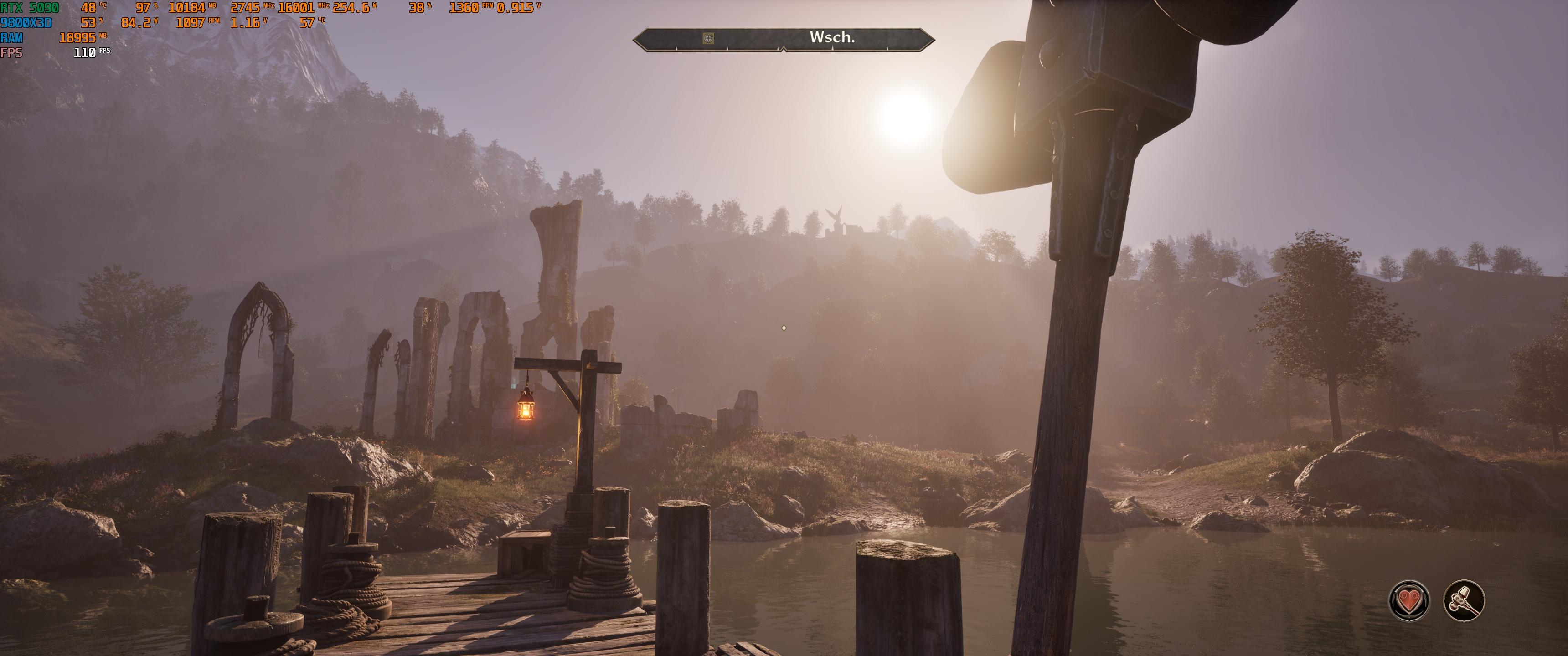Select the red heart spell icon
This screenshot has height=656, width=1568.
coord(1408,600)
